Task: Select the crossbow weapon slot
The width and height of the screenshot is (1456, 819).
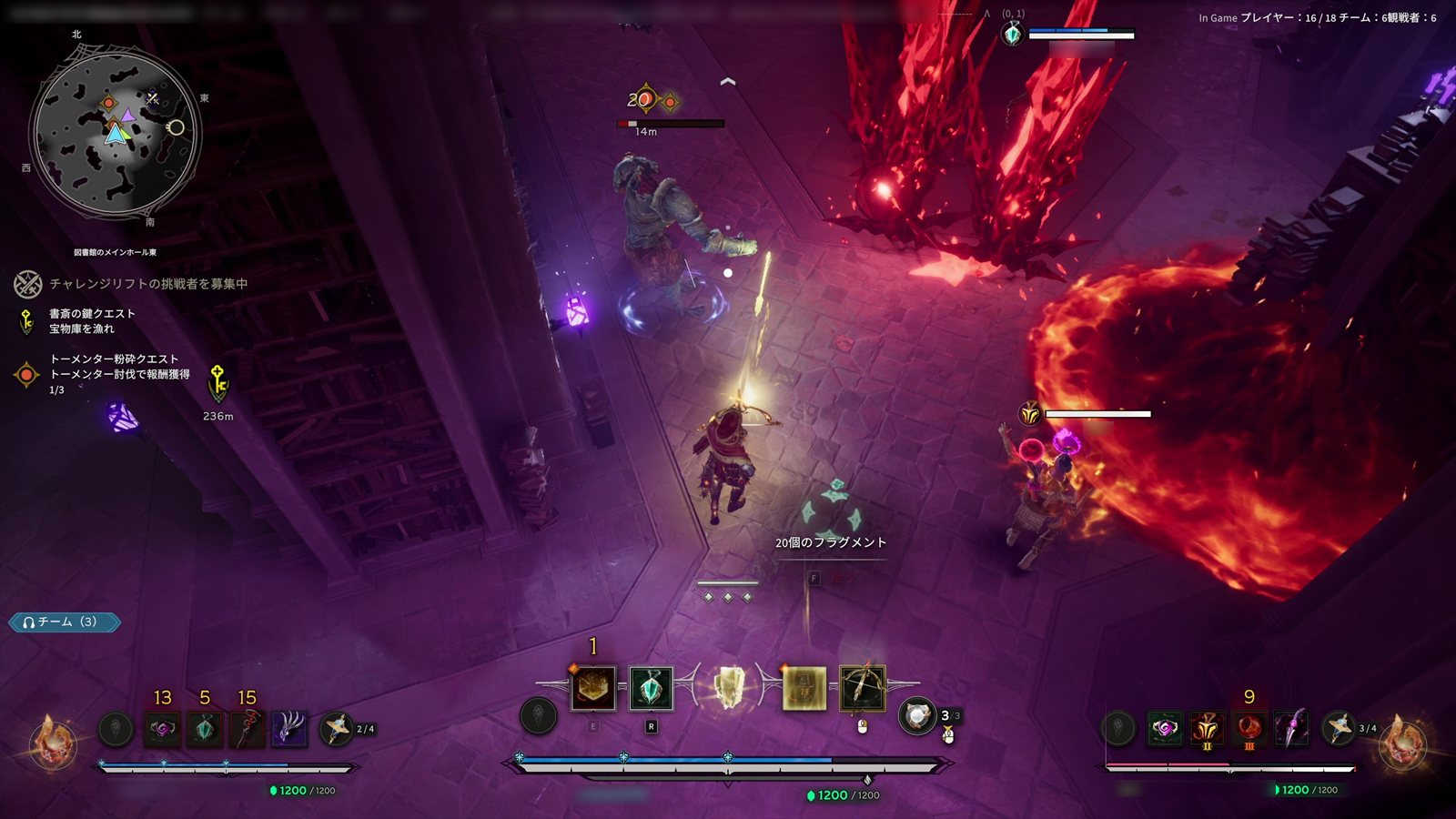Action: tap(862, 689)
